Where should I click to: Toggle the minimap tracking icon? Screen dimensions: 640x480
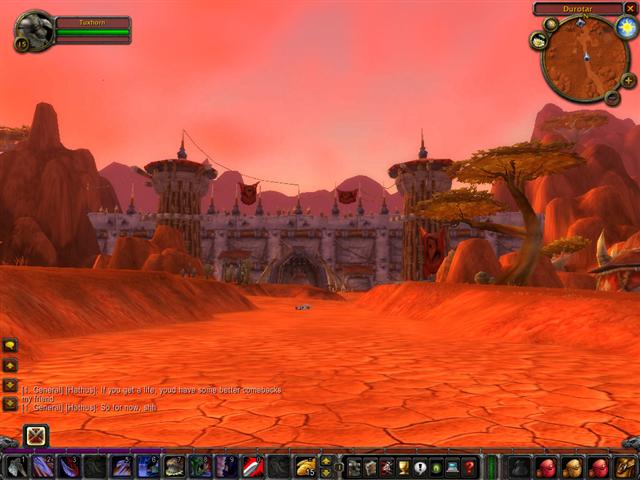[x=538, y=41]
